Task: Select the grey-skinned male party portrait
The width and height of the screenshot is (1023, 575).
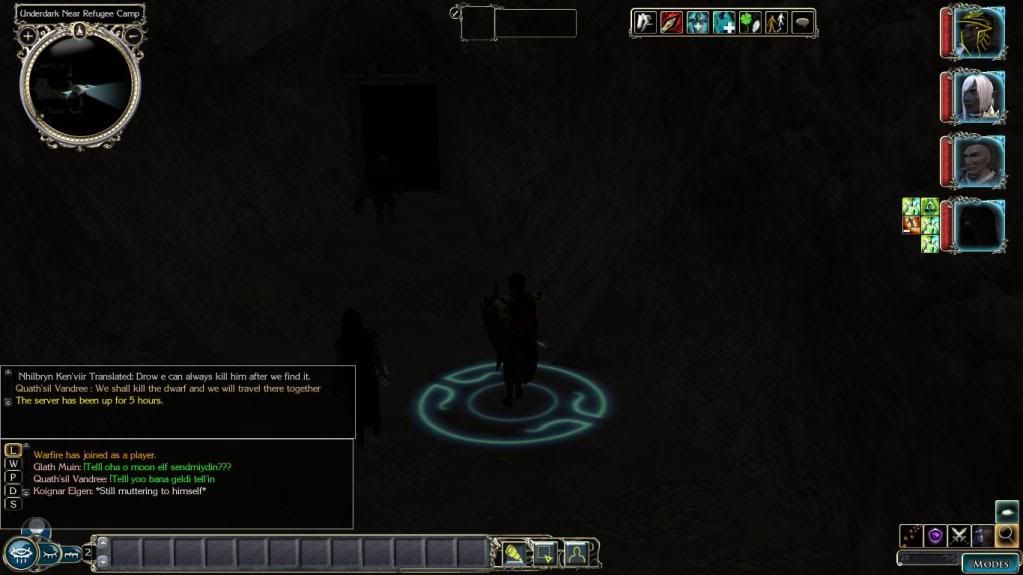Action: [978, 160]
